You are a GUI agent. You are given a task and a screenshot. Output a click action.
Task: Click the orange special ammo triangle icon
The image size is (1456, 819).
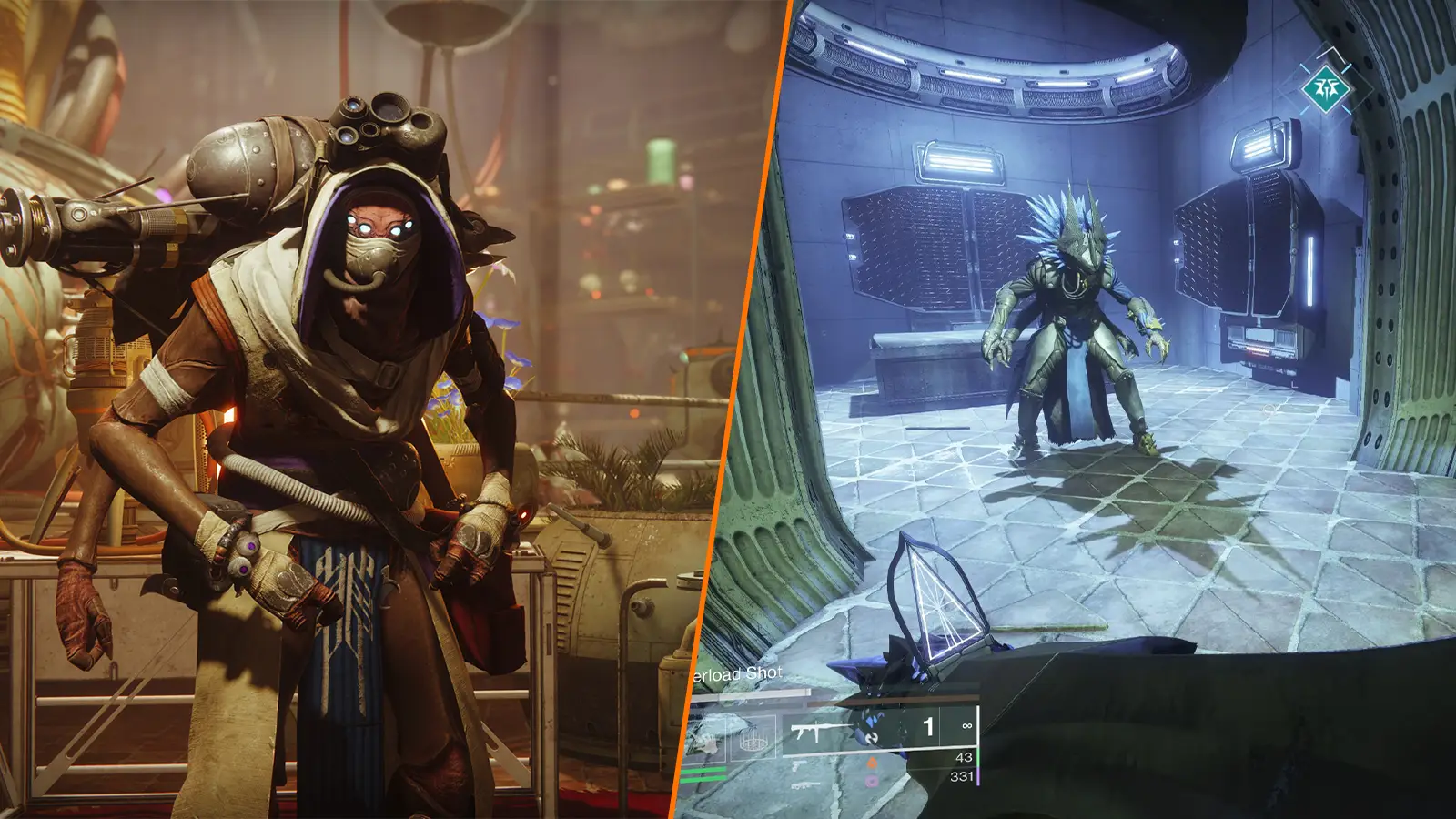tap(872, 764)
